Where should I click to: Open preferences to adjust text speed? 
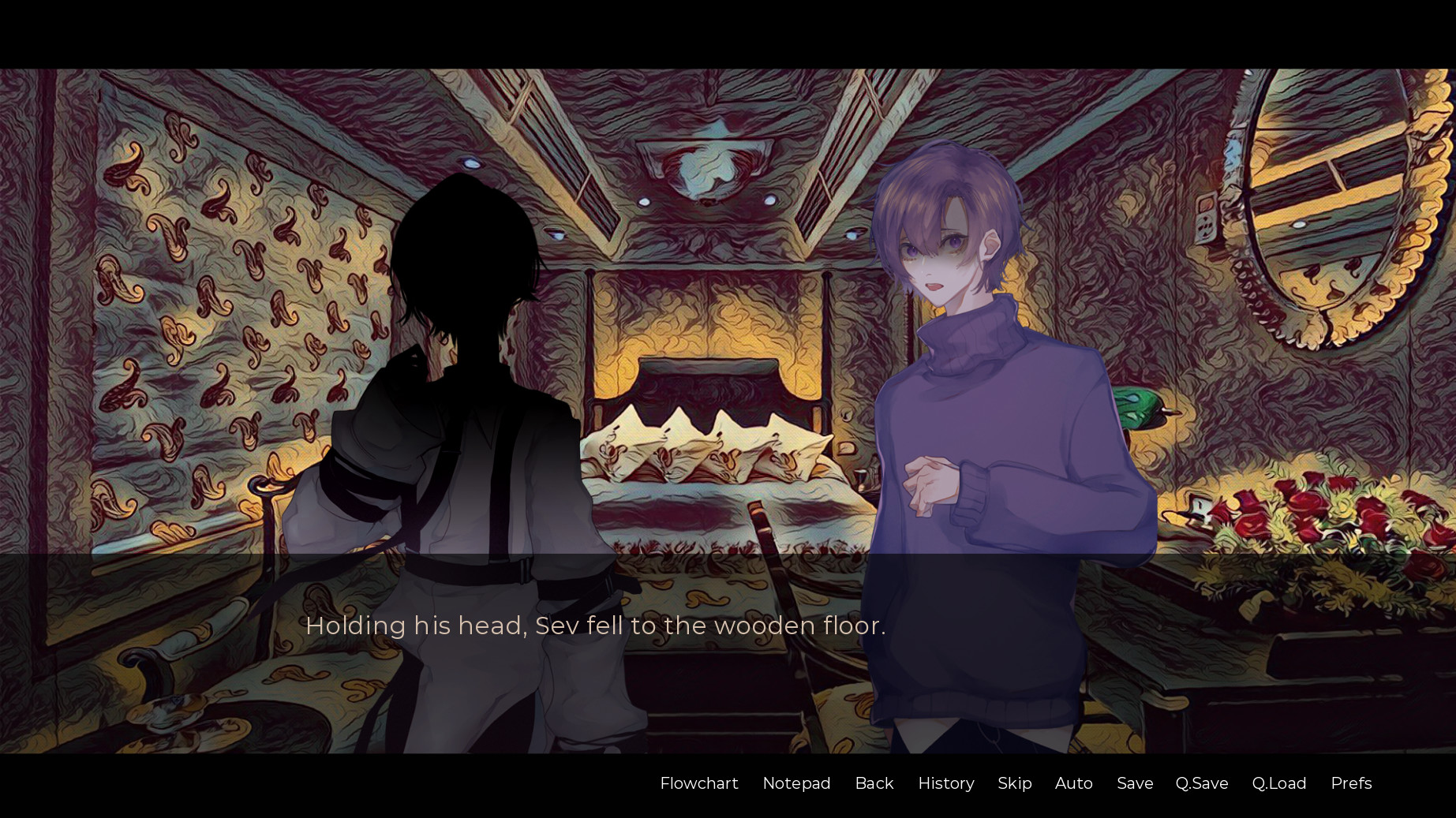point(1351,783)
